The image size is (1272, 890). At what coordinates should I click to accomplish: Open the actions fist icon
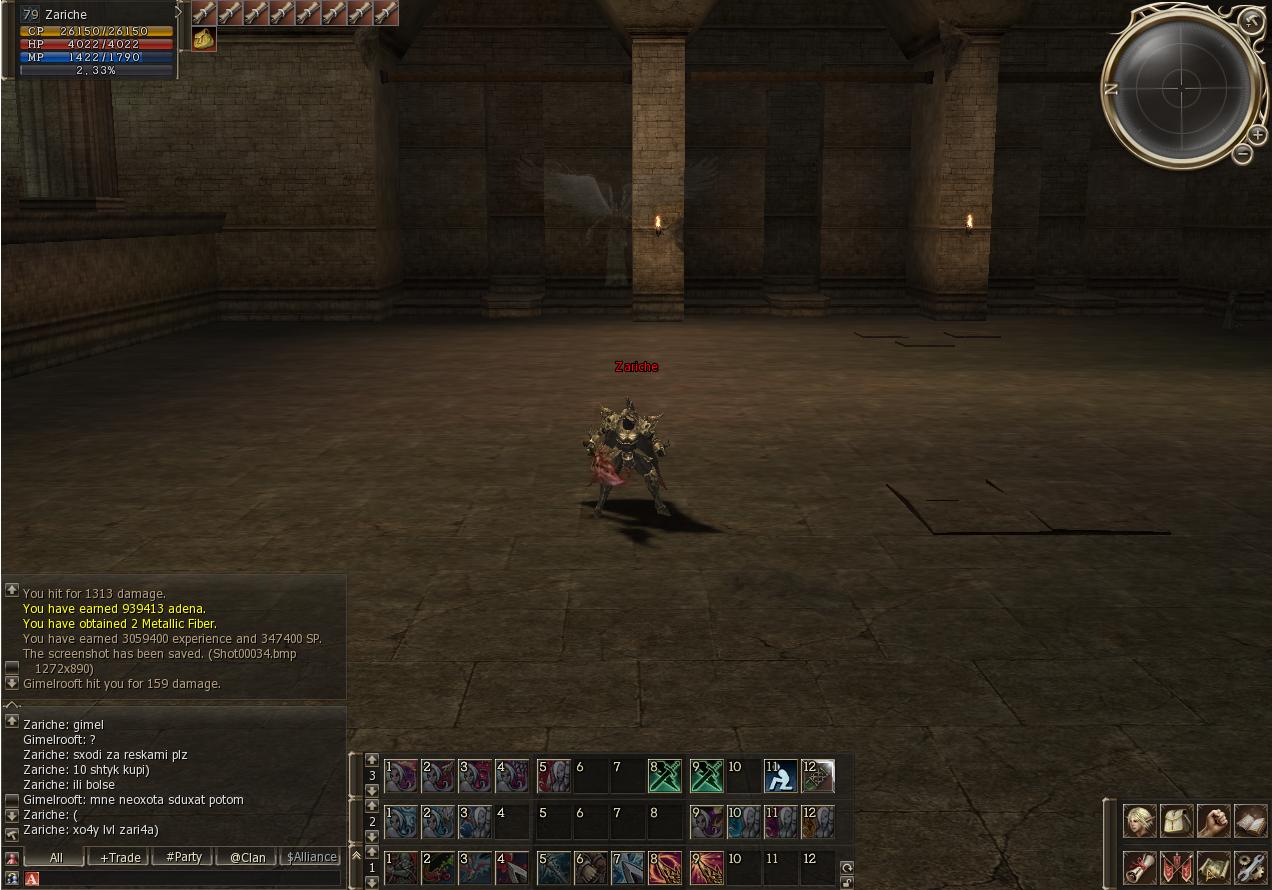(1214, 821)
